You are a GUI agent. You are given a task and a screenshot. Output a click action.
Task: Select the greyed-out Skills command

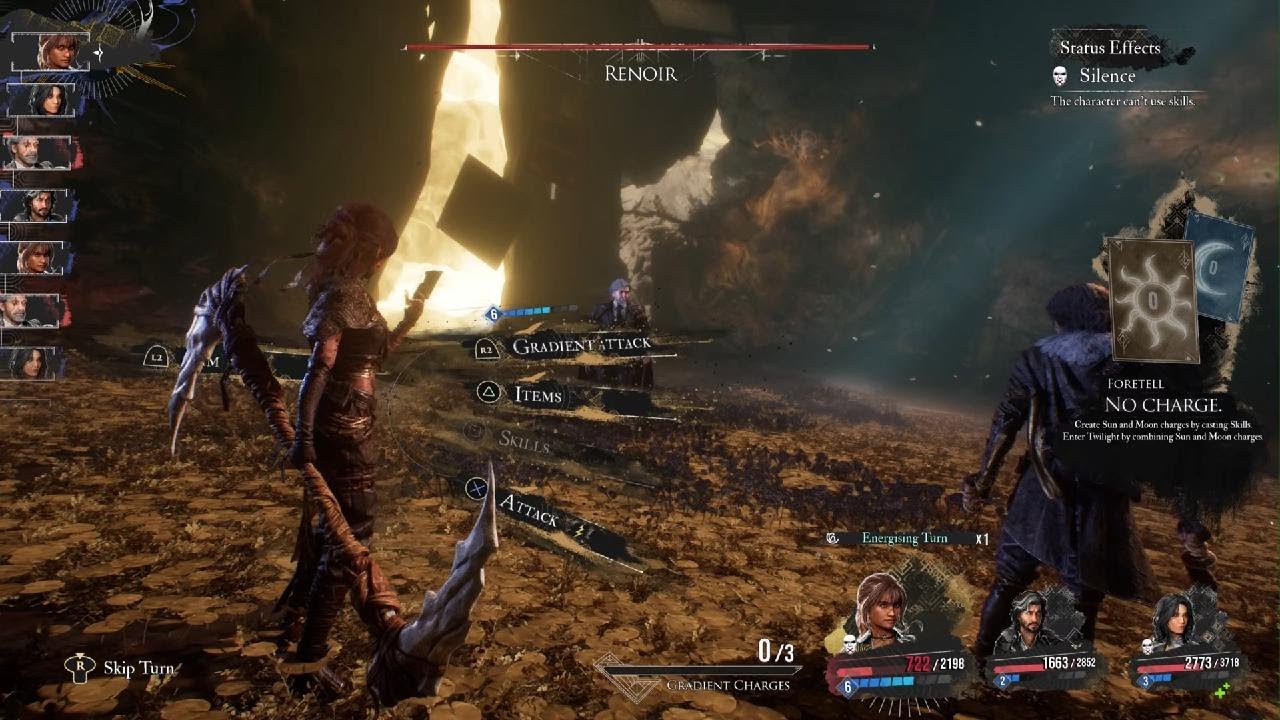(x=523, y=440)
